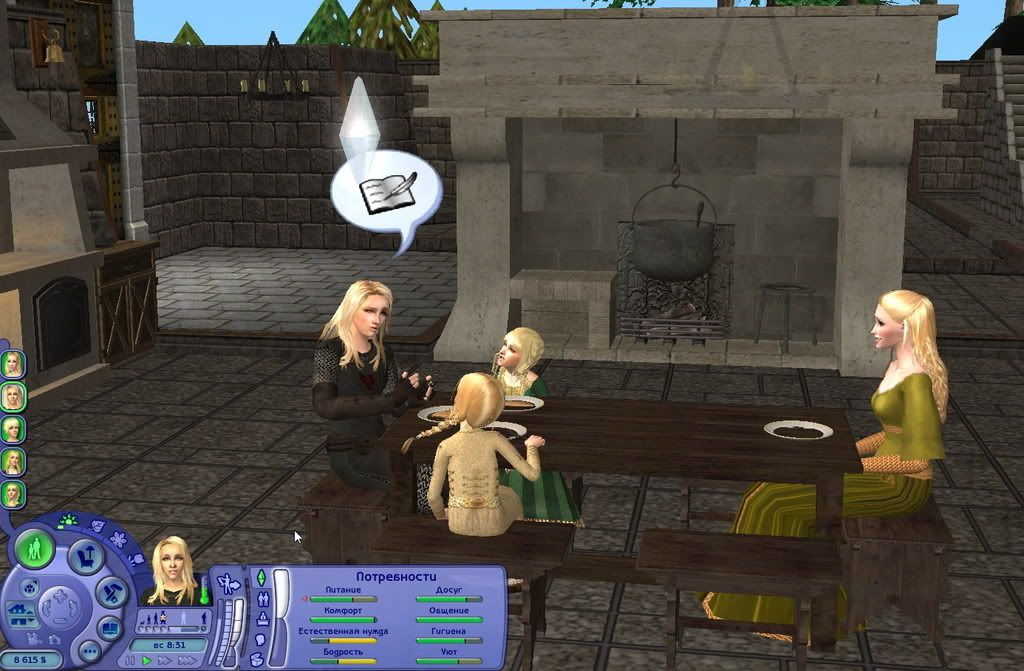1024x671 pixels.
Task: Open the video camera capture icon
Action: click(33, 638)
